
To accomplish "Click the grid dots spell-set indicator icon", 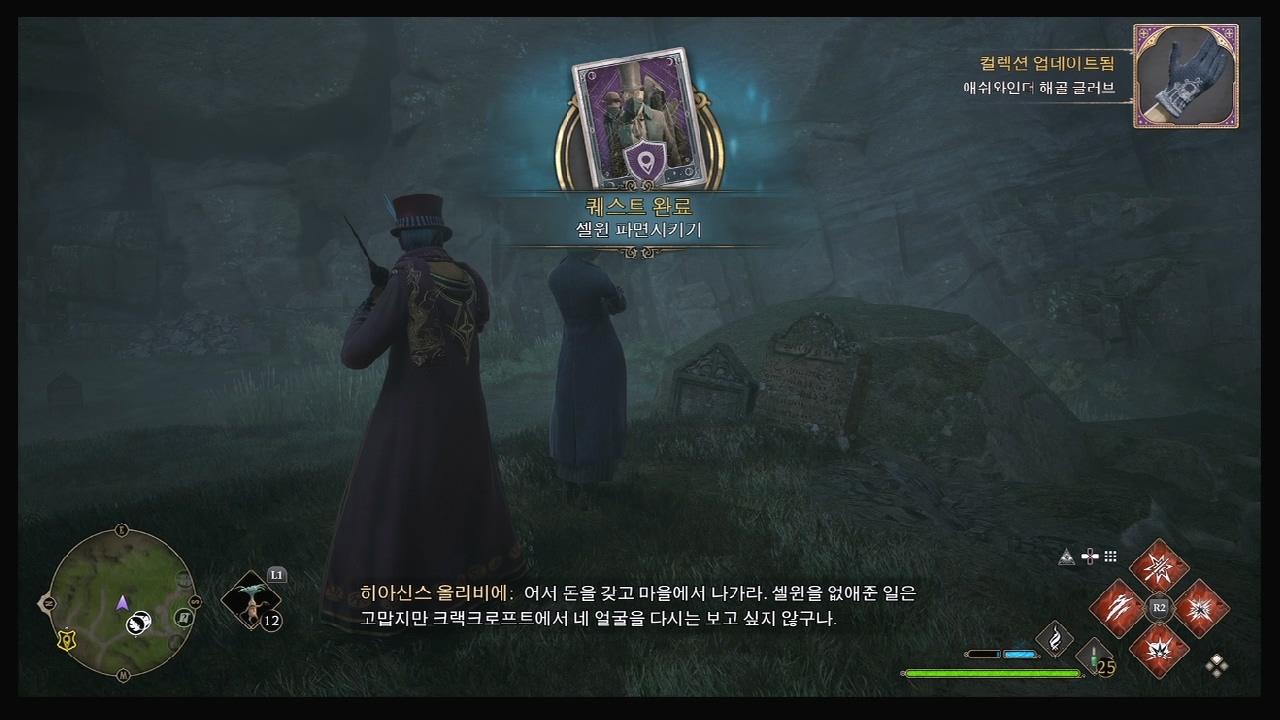I will point(1111,556).
